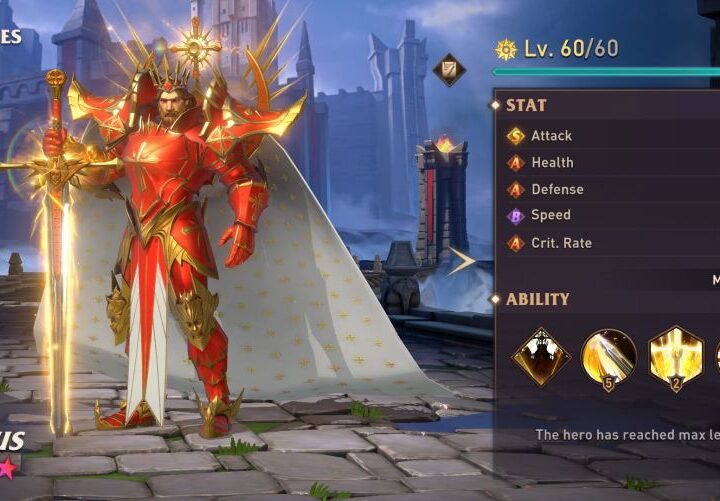Show details for the Attack stat
The image size is (720, 501).
coord(550,135)
